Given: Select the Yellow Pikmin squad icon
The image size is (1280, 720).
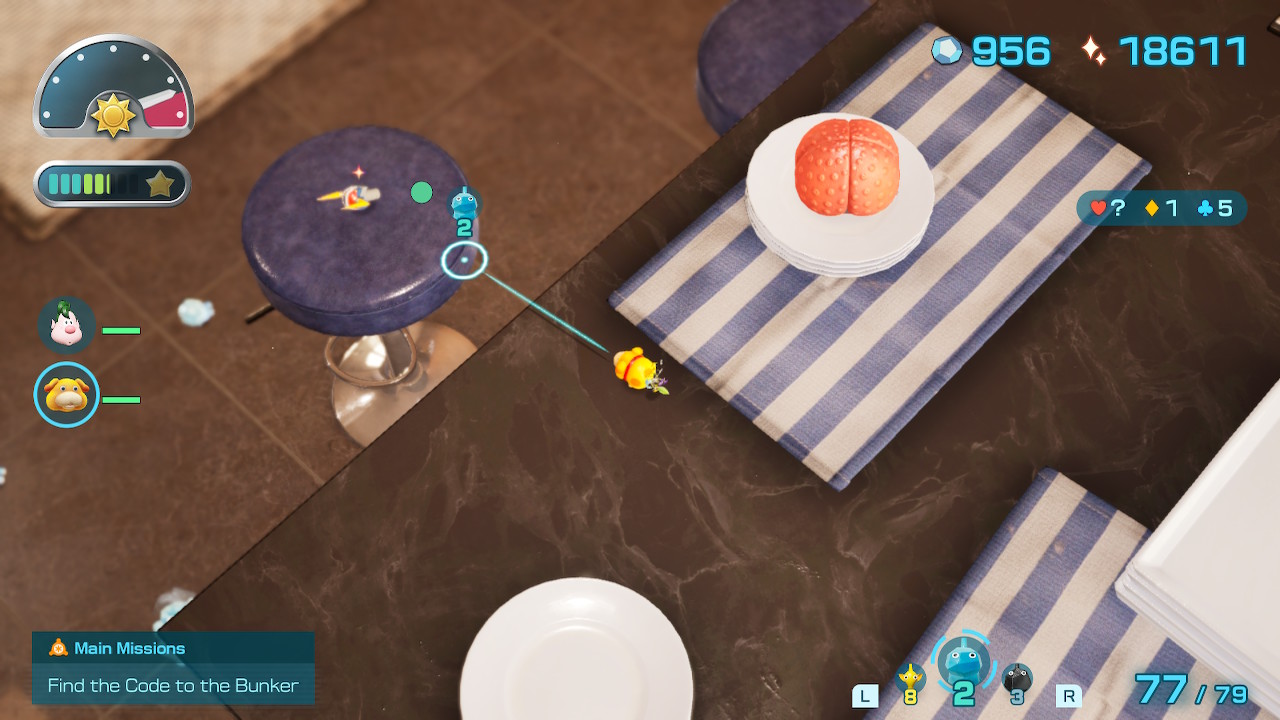Looking at the screenshot, I should click(910, 679).
